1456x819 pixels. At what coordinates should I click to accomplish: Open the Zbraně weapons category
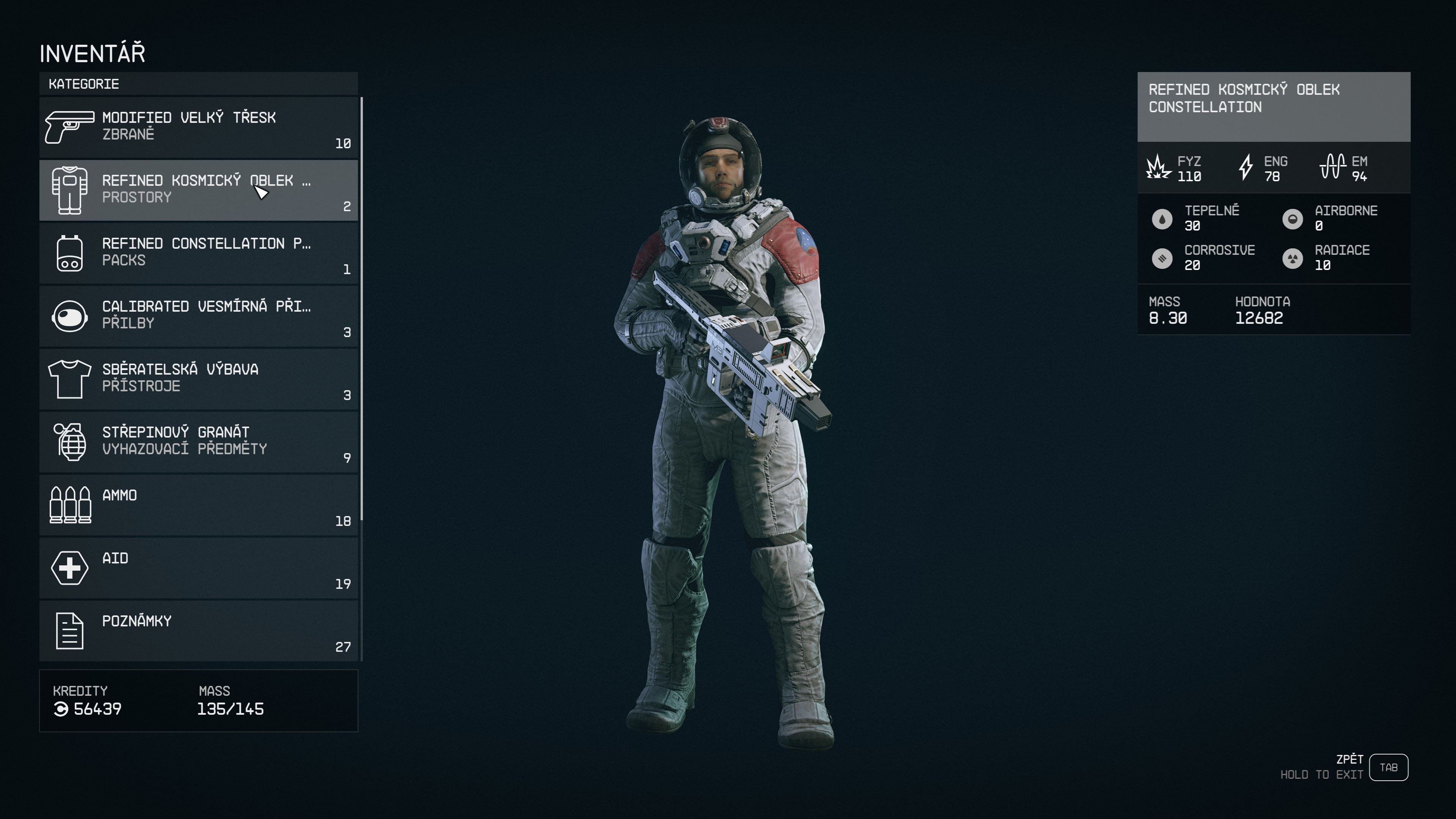[198, 127]
